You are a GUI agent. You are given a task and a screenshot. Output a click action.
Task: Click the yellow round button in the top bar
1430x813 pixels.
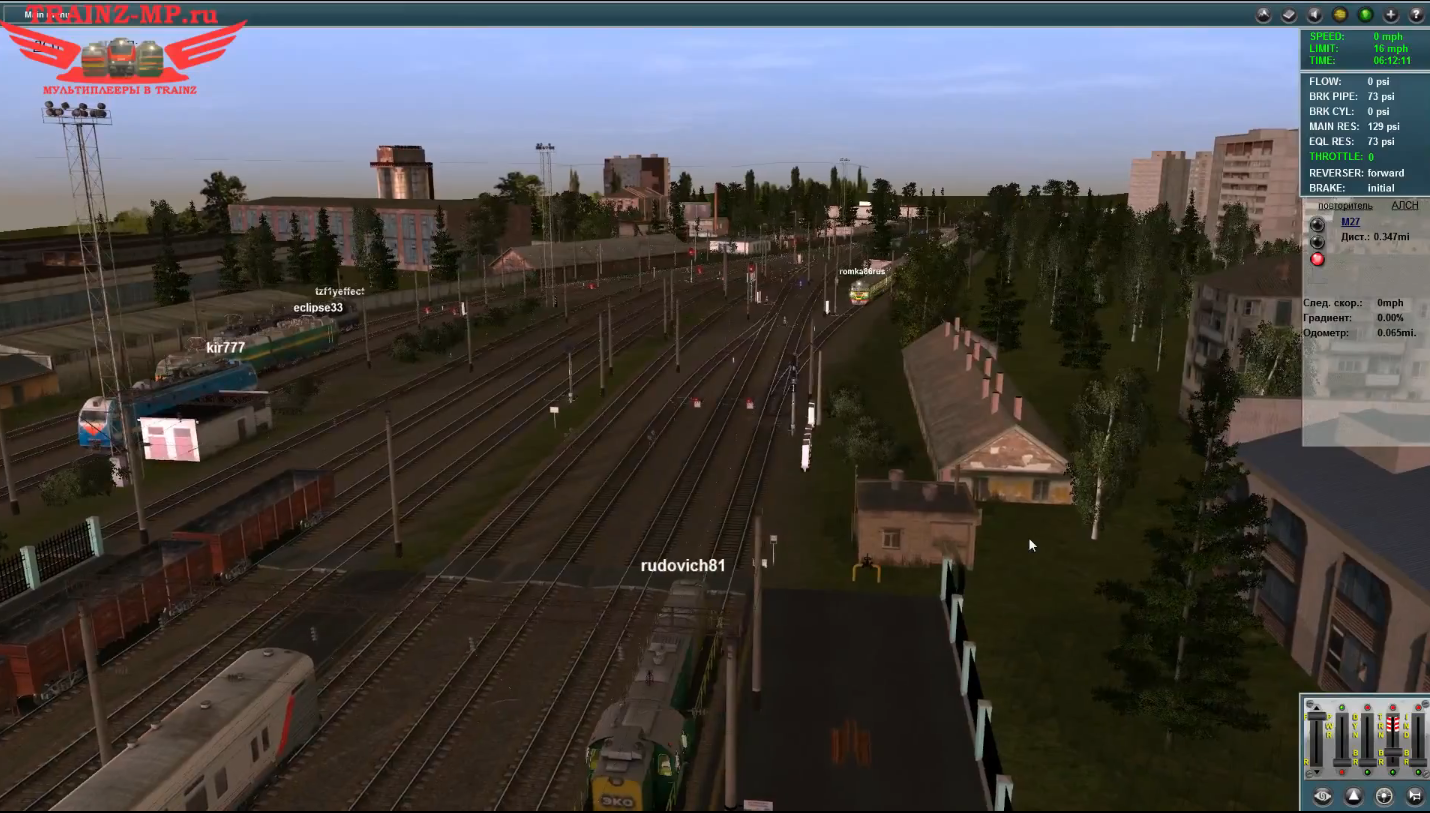[1340, 15]
